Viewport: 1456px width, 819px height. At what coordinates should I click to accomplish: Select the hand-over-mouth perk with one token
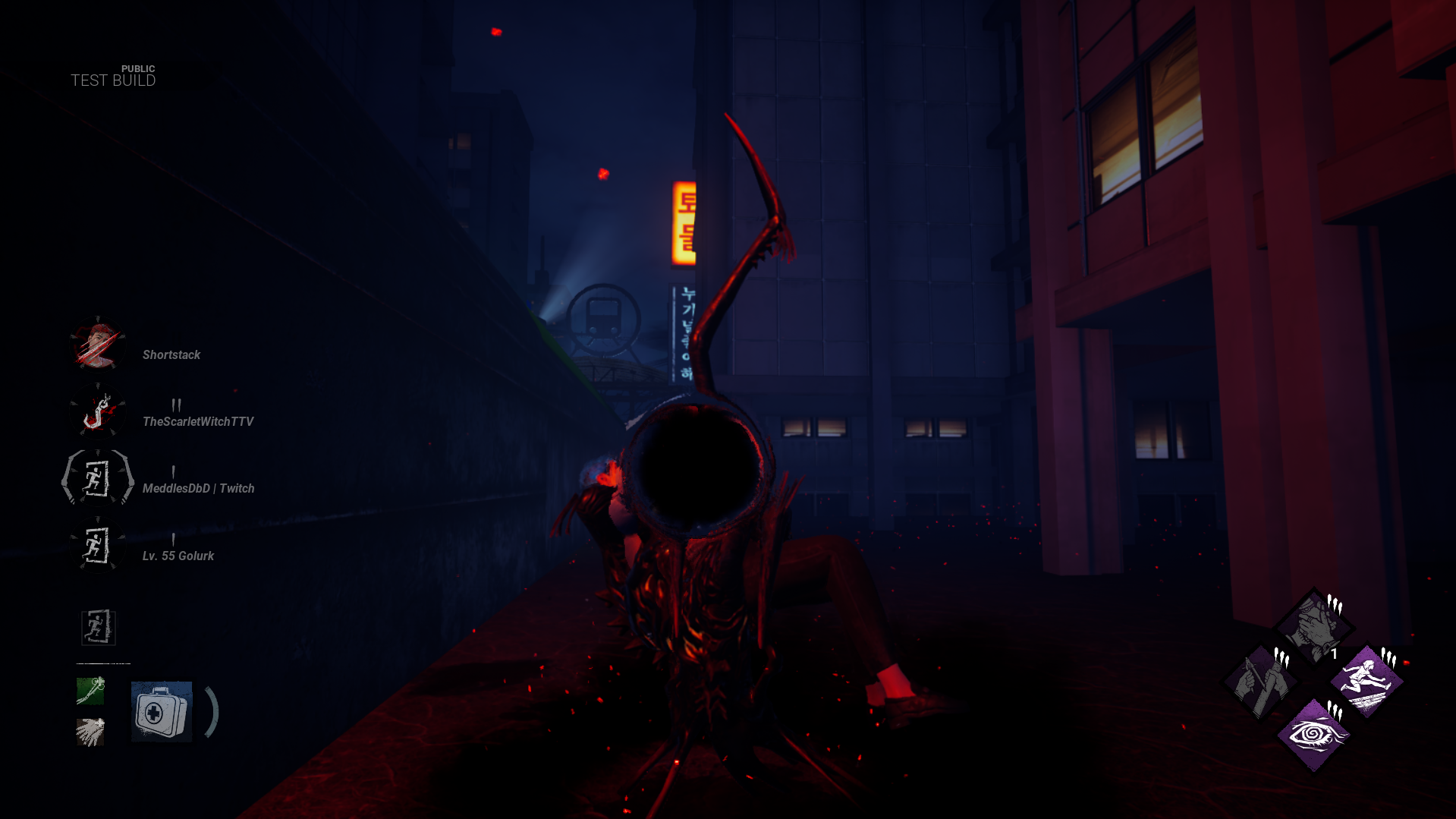pyautogui.click(x=1313, y=627)
